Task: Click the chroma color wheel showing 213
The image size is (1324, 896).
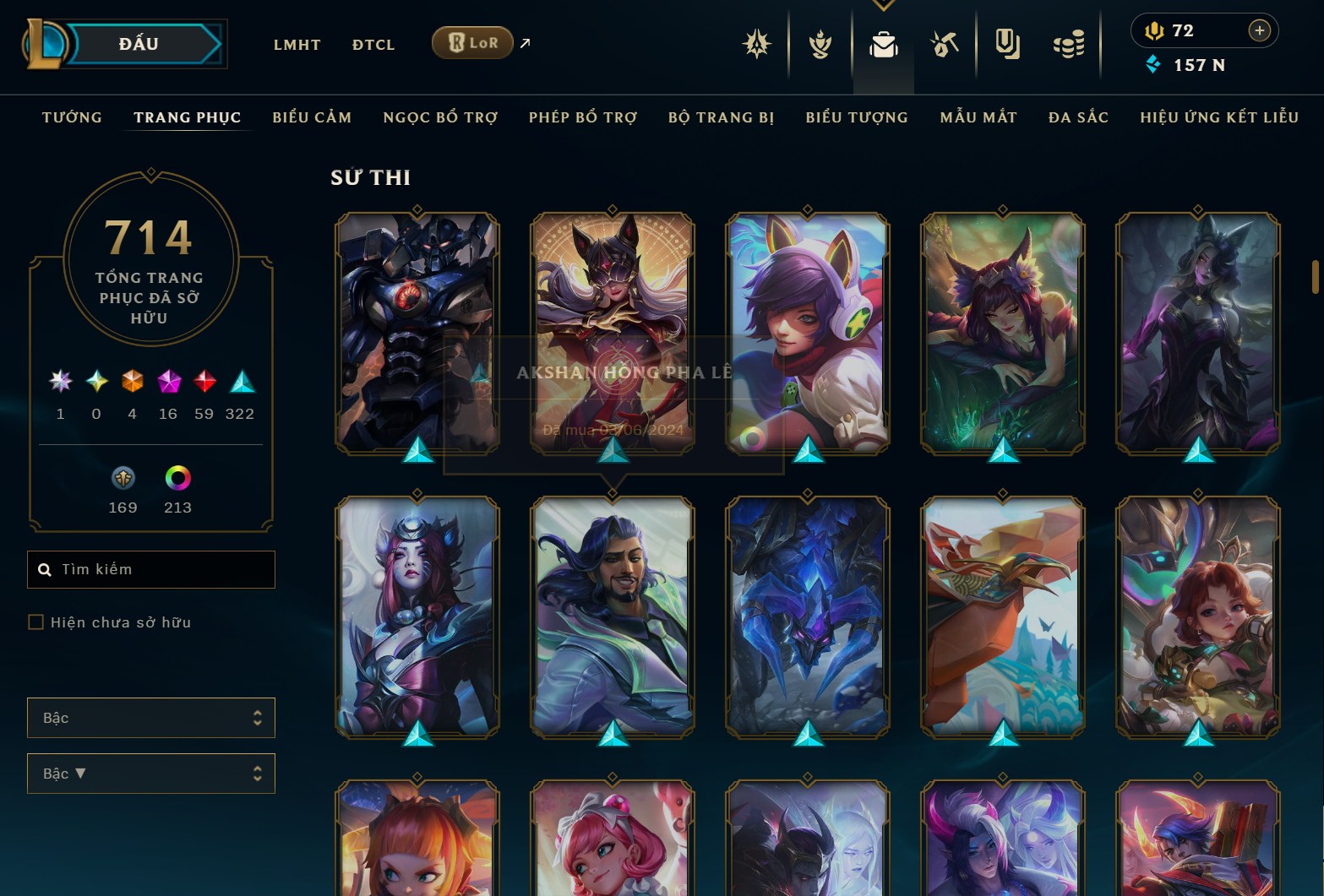Action: pyautogui.click(x=177, y=479)
